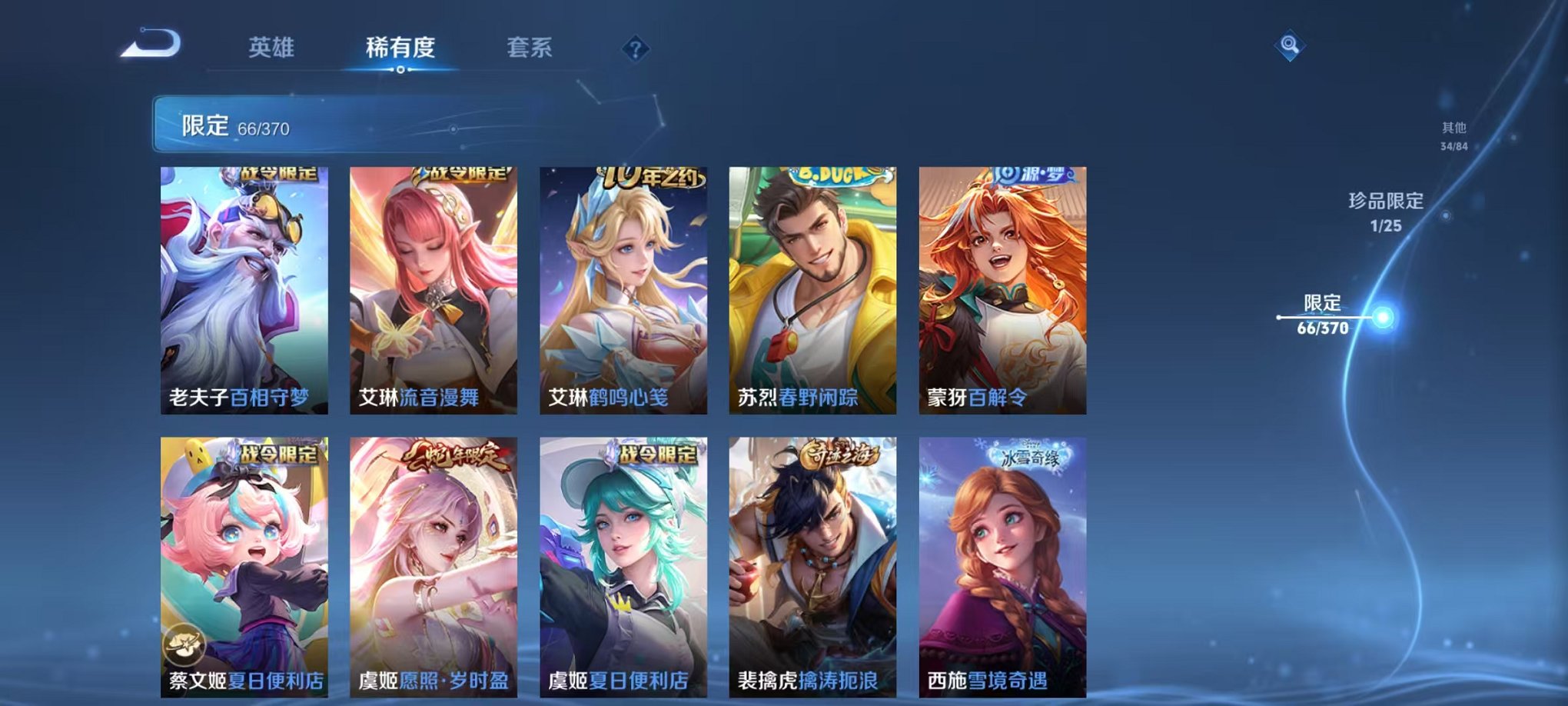The image size is (1568, 706).
Task: Switch to the 英雄 tab
Action: pyautogui.click(x=273, y=46)
